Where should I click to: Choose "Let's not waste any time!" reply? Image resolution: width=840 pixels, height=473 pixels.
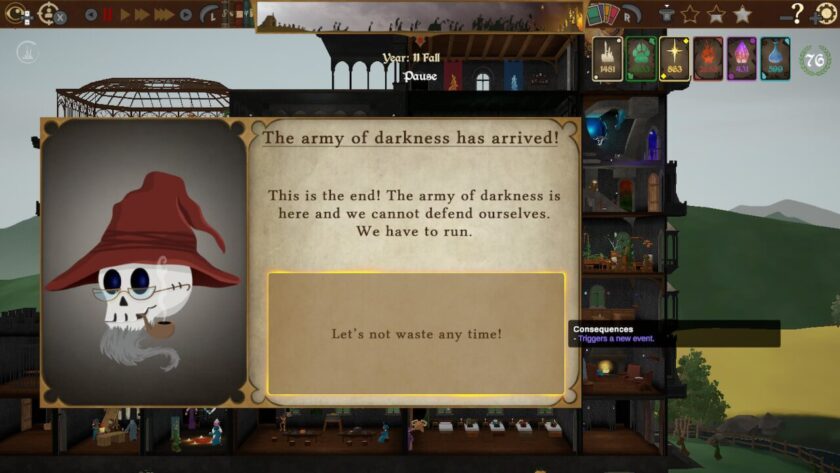pyautogui.click(x=416, y=333)
